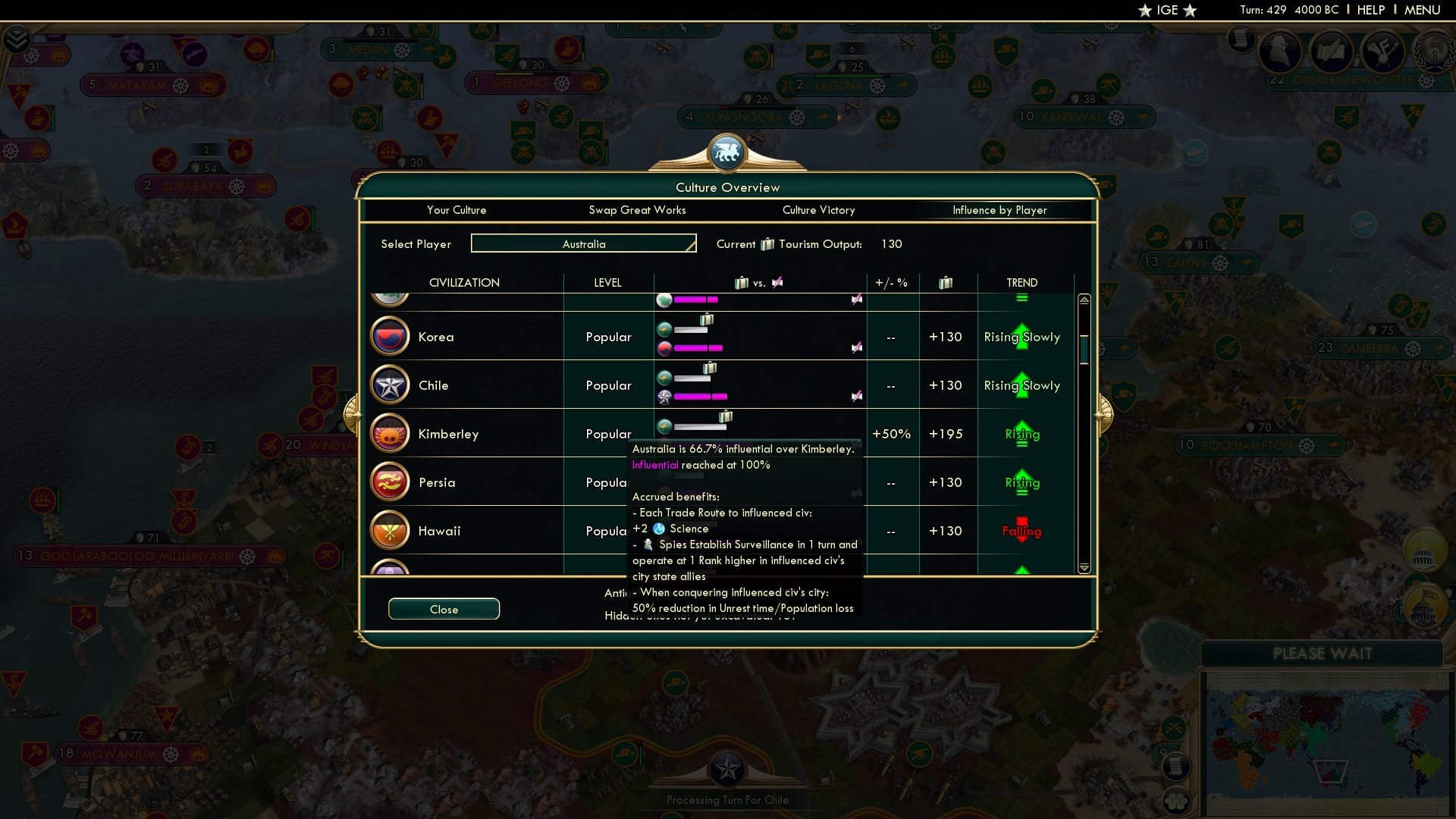Expand the left side panel arrow of Culture Overview
This screenshot has height=819, width=1456.
(352, 413)
